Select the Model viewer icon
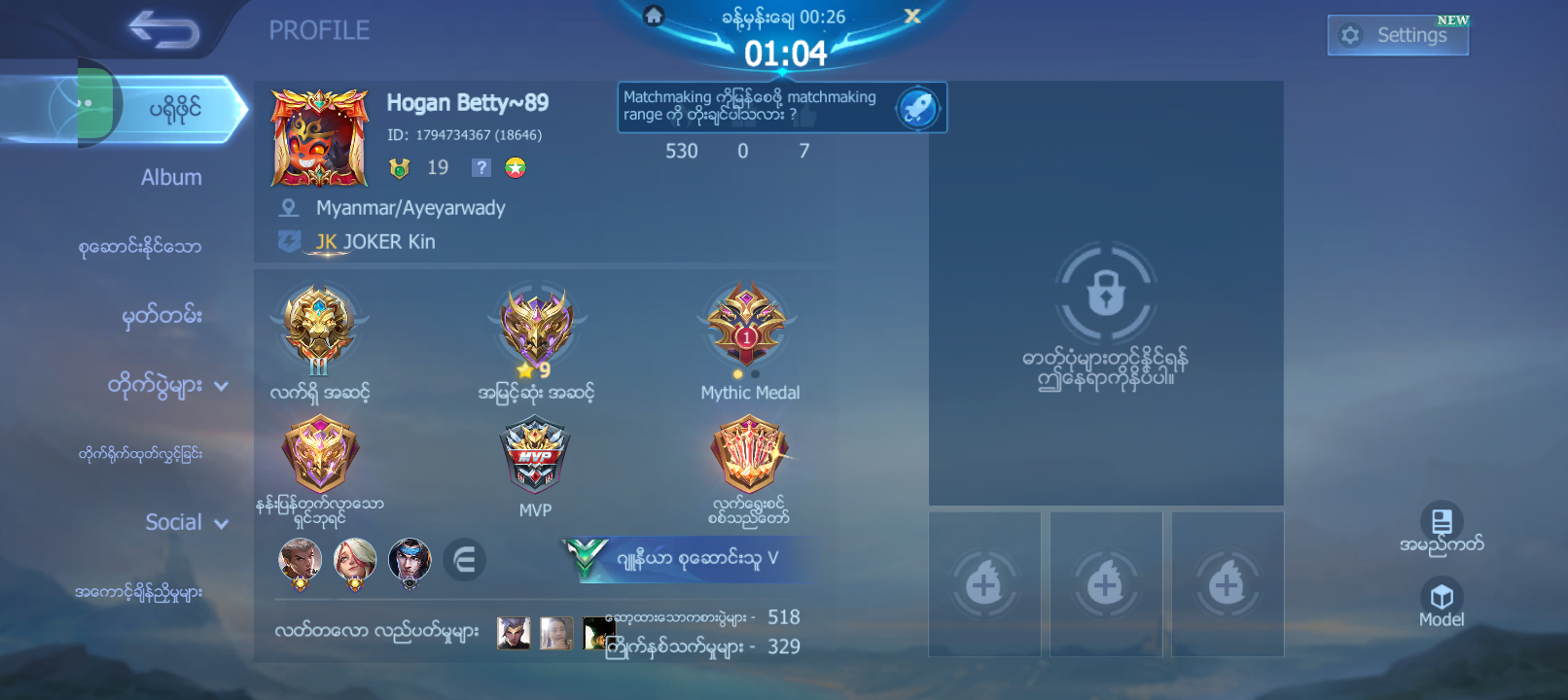The image size is (1568, 700). pos(1441,598)
